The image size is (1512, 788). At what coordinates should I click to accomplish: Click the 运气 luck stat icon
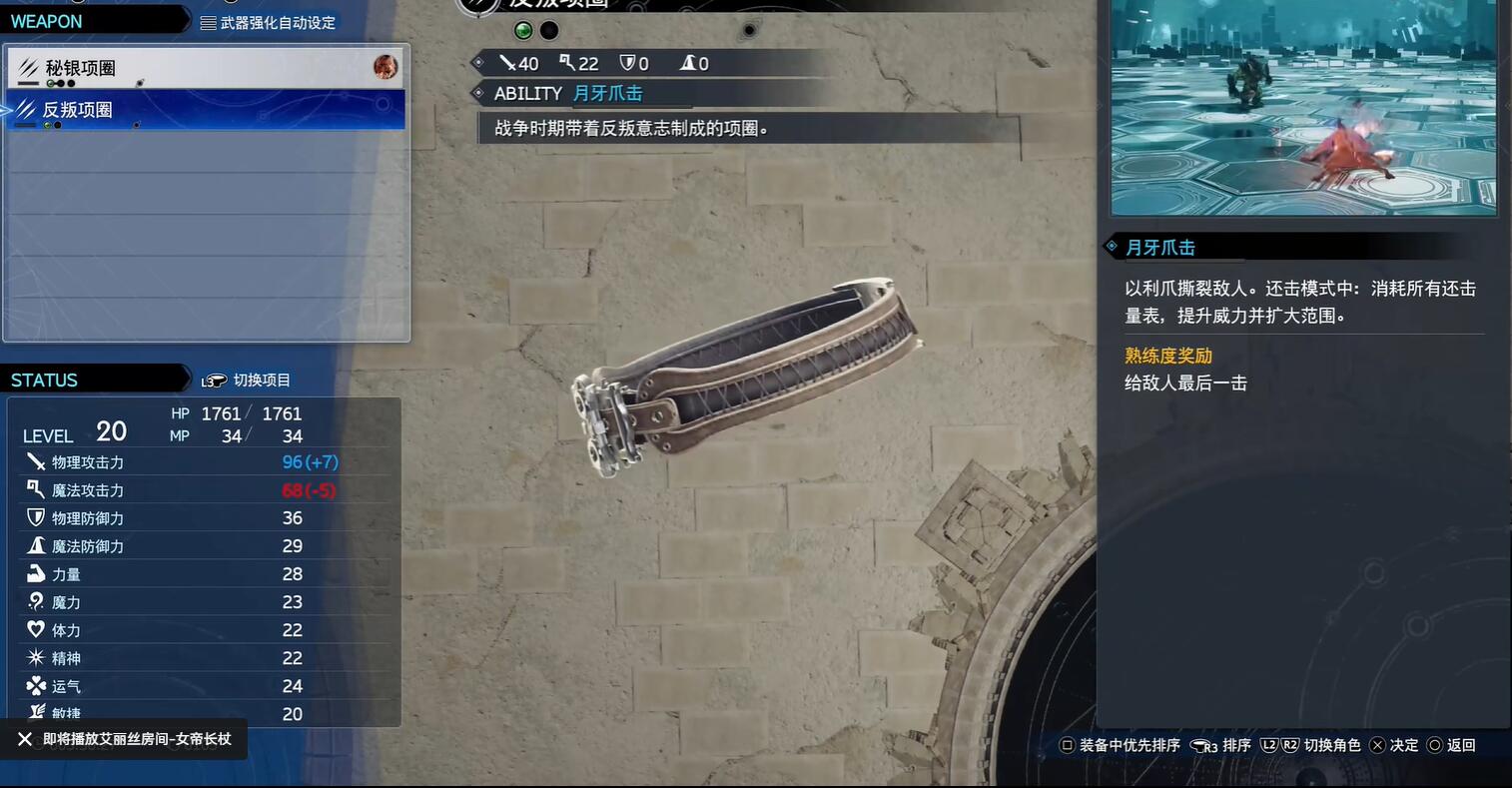[x=34, y=685]
